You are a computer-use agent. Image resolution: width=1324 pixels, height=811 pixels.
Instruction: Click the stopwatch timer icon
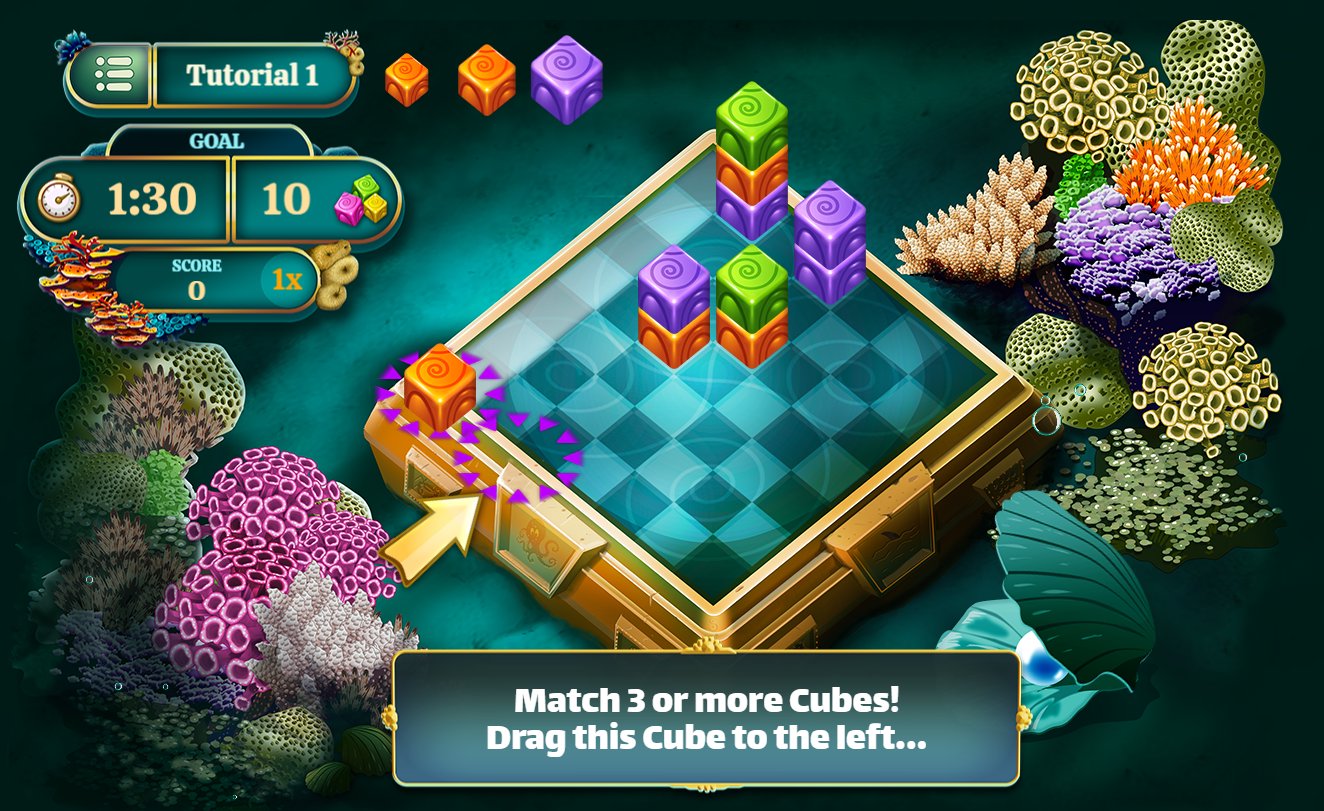click(x=60, y=200)
